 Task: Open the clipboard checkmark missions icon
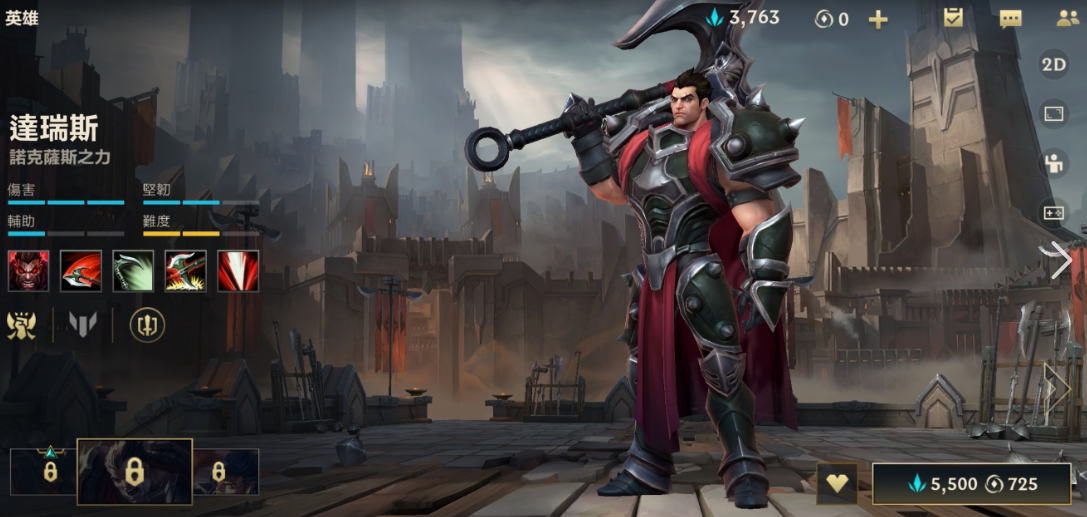point(953,17)
